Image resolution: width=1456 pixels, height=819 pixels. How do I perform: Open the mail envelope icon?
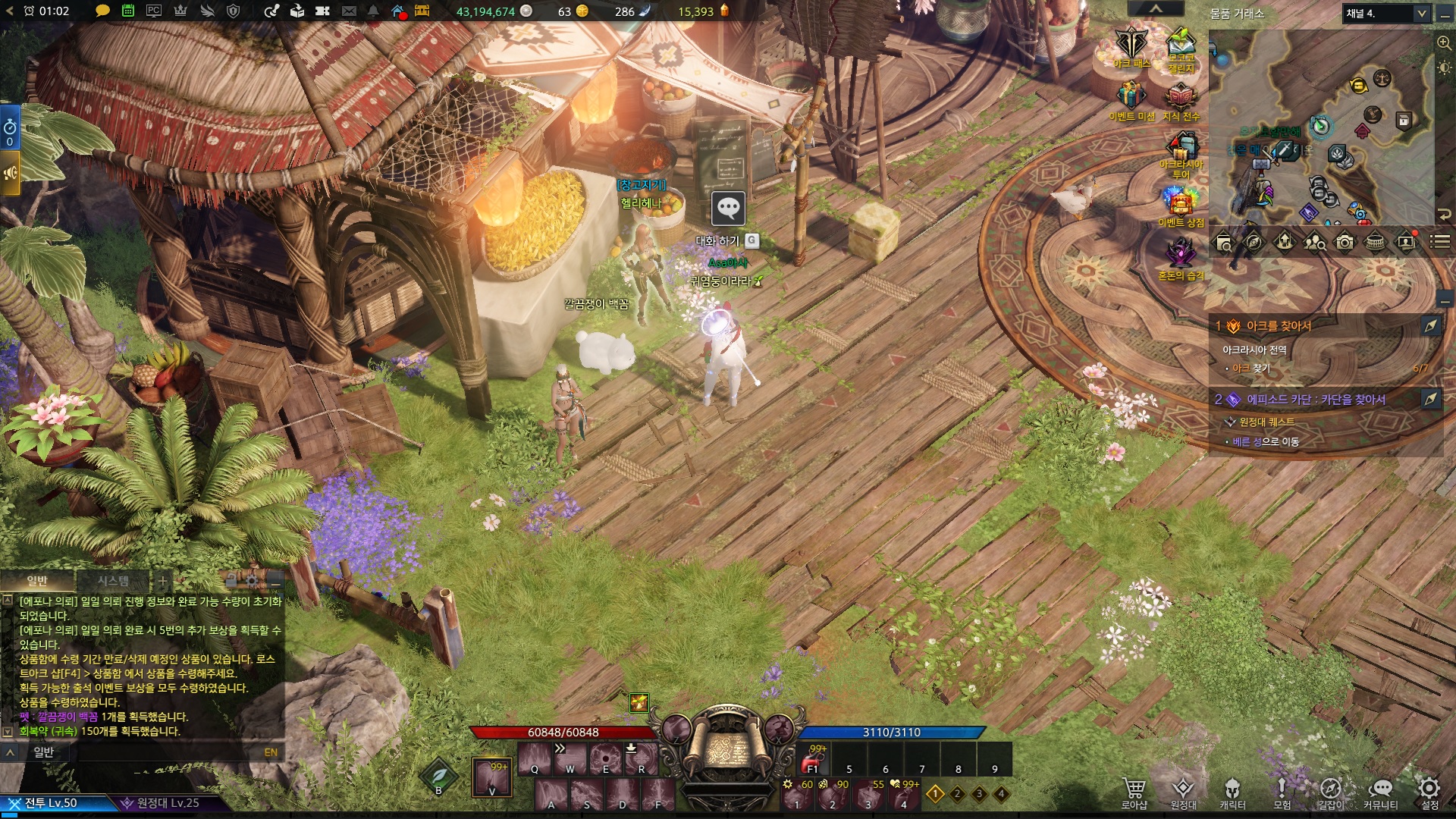[x=349, y=11]
